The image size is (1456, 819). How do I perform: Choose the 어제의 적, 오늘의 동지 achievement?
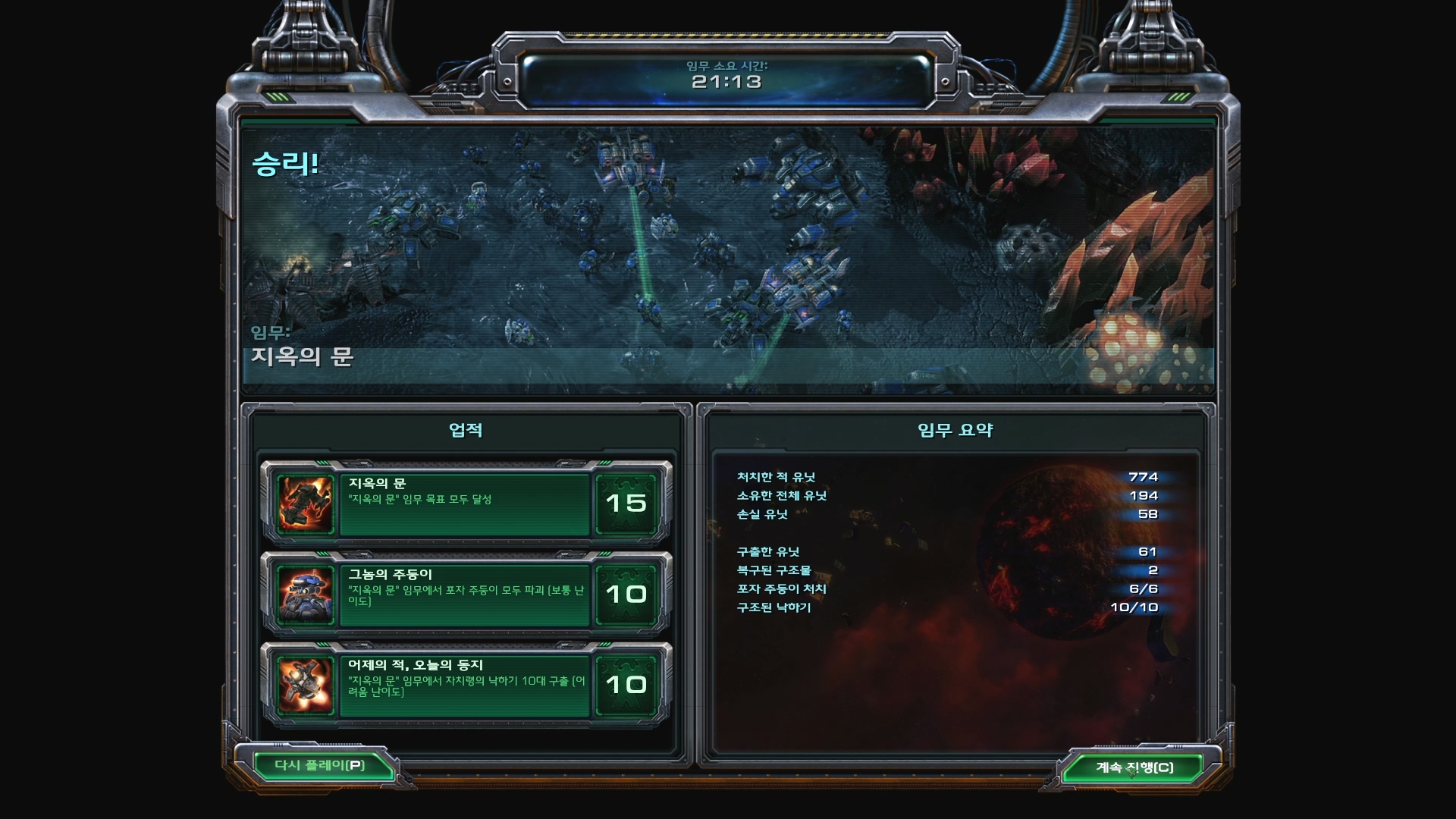click(x=465, y=686)
